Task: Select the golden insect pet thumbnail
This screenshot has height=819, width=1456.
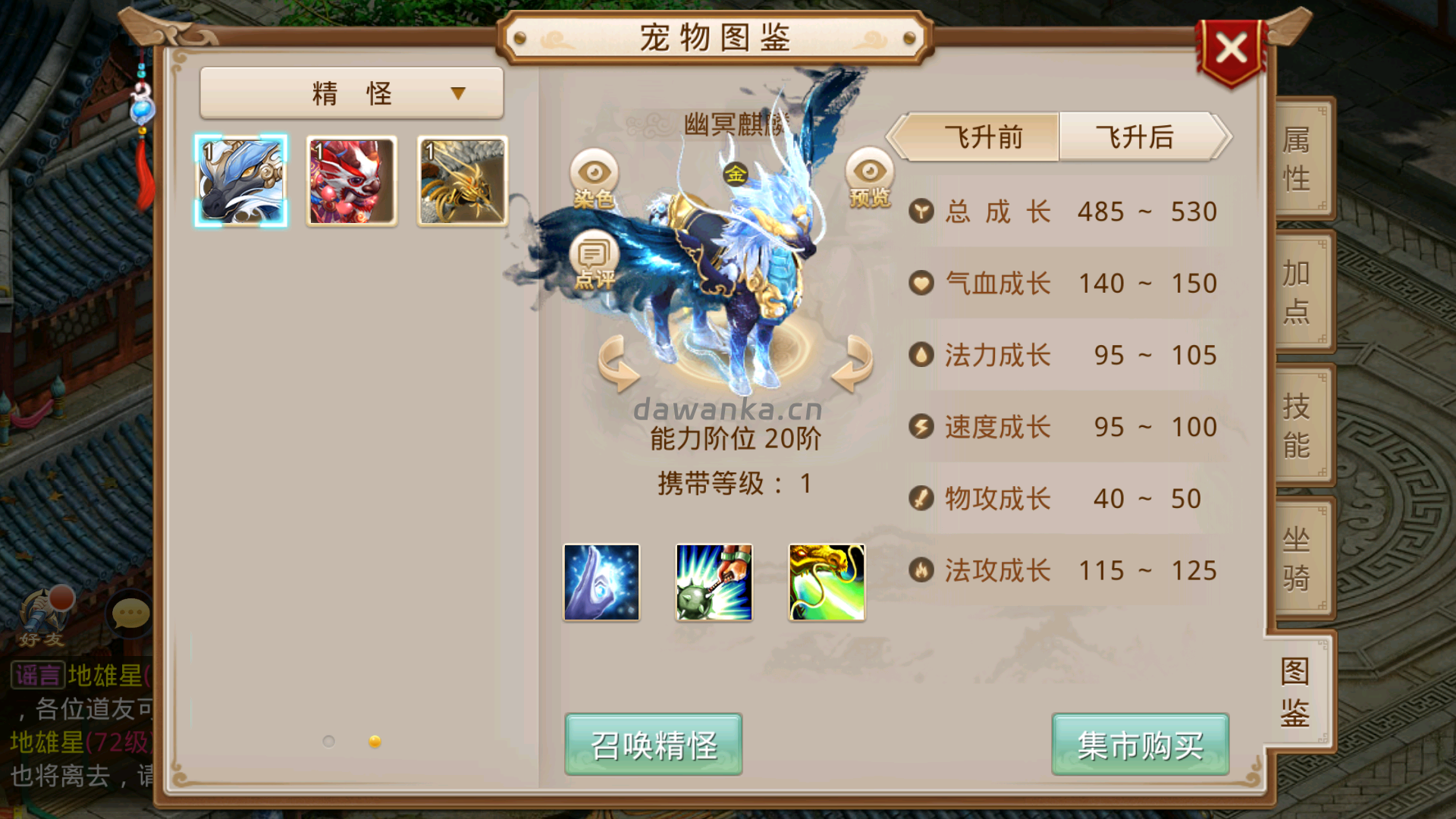Action: pyautogui.click(x=460, y=179)
